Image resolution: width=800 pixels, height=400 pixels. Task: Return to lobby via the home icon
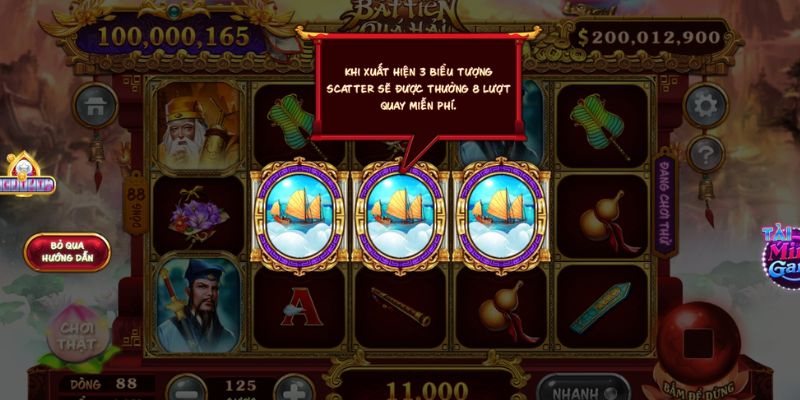click(96, 104)
